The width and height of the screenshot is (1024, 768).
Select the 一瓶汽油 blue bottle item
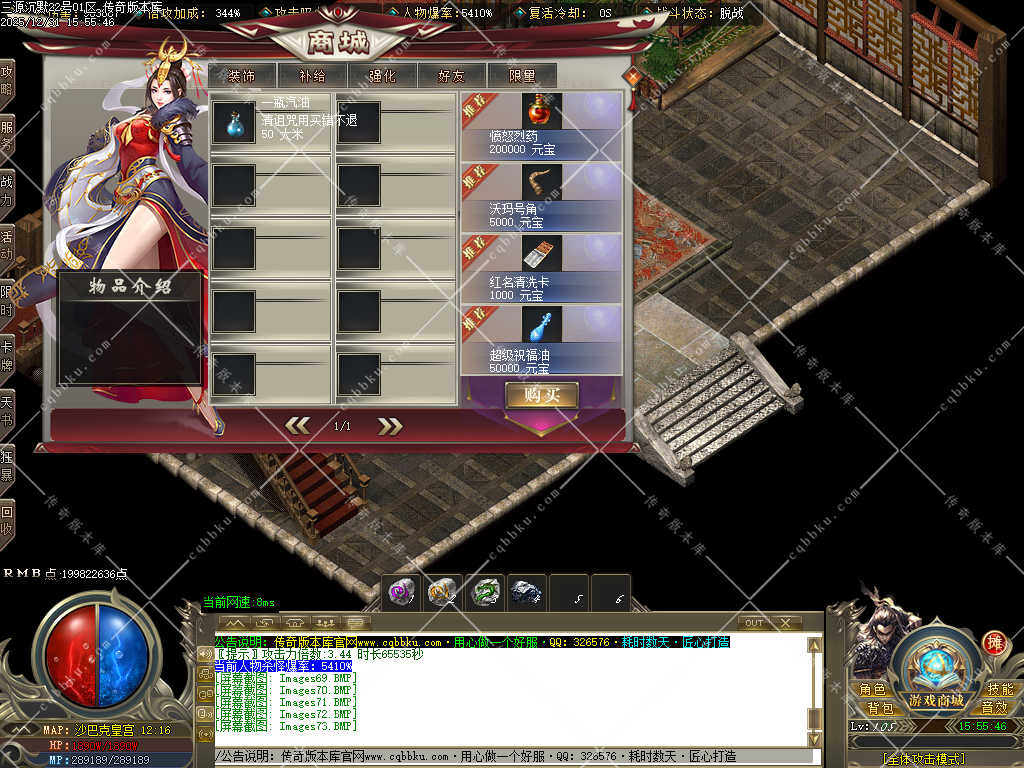(233, 121)
